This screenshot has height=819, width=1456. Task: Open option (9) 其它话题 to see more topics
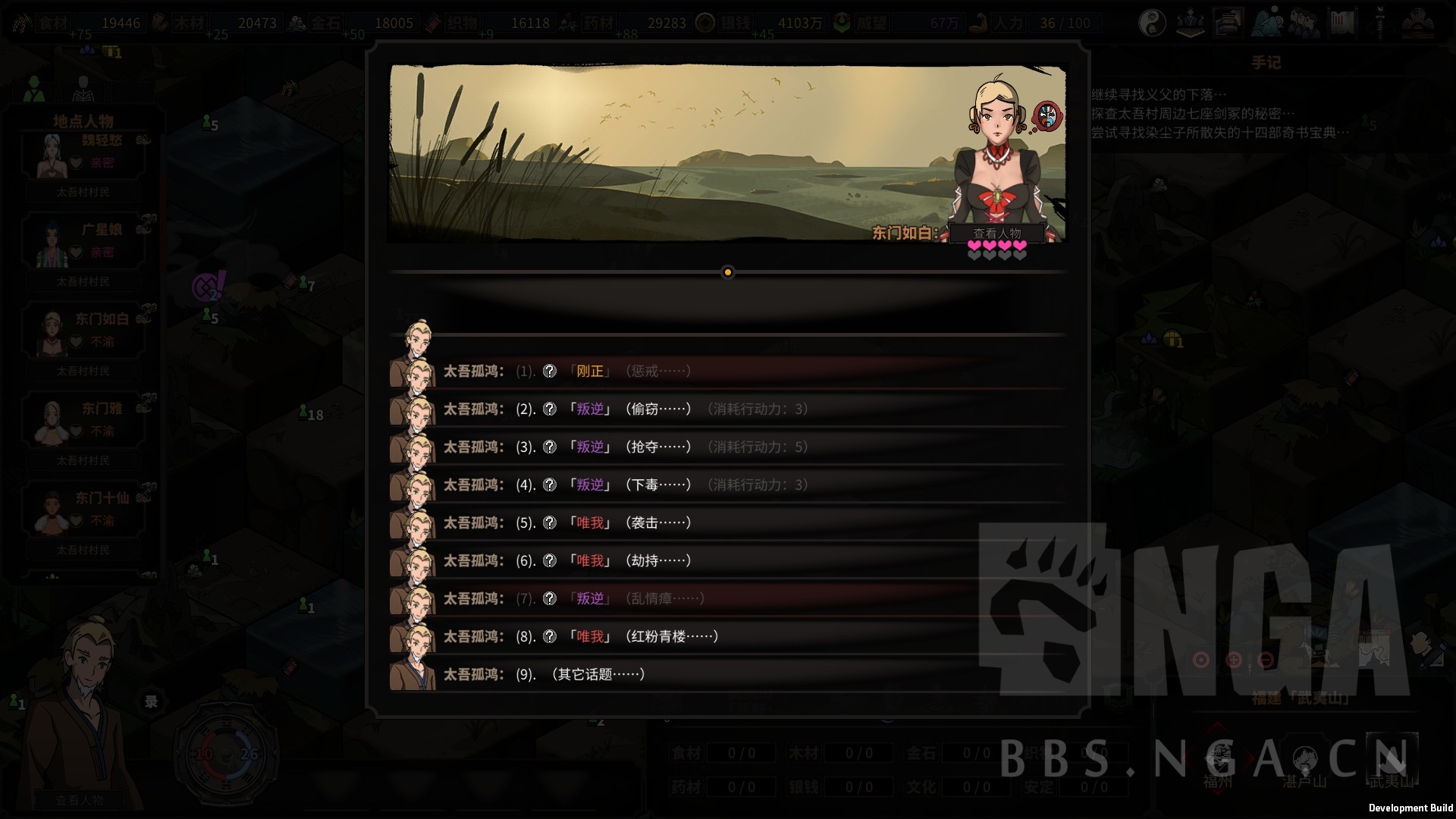(599, 674)
